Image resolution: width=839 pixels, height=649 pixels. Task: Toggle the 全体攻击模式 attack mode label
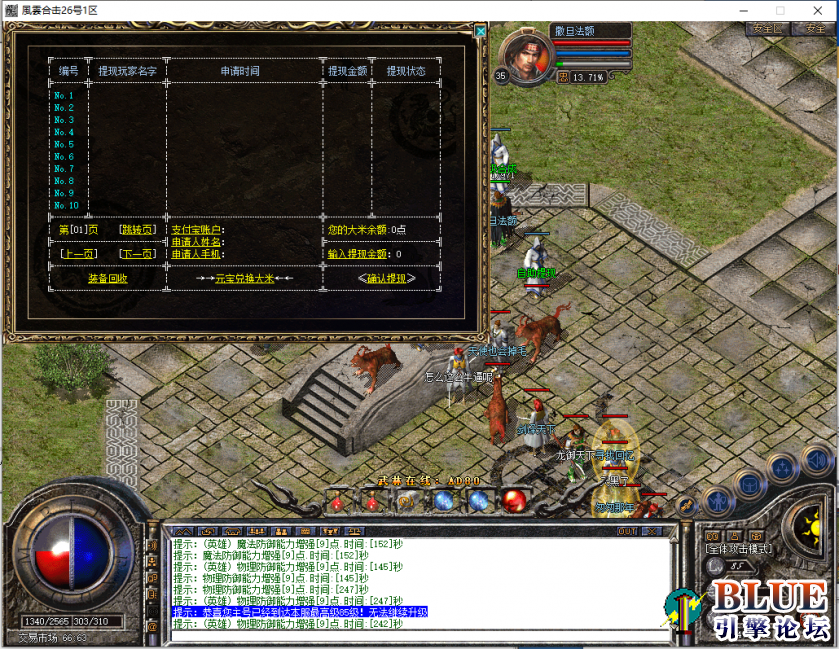point(738,549)
